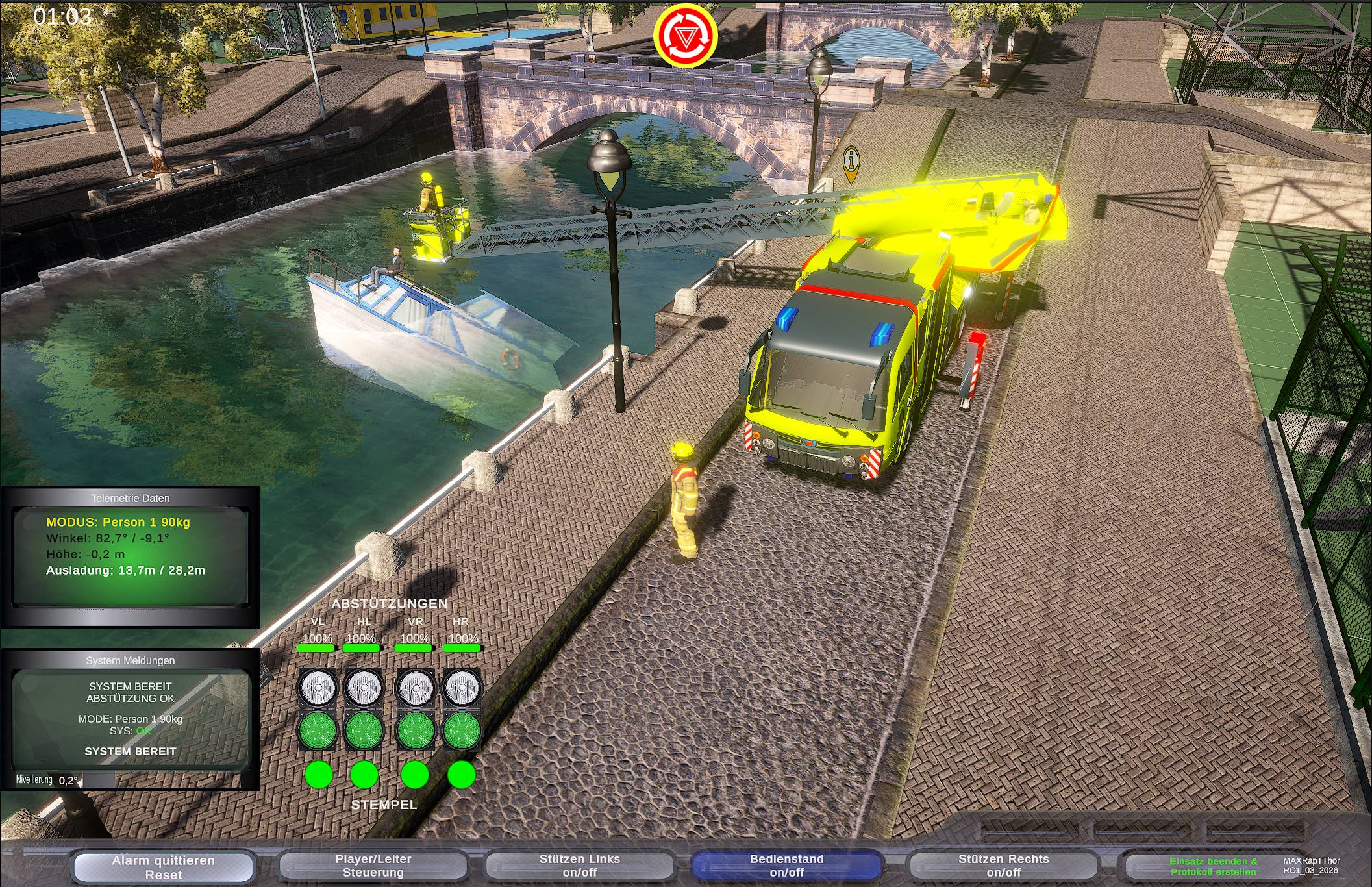Toggle Stützen Rechts on/off
Screen dimensions: 1372x887
1003,866
